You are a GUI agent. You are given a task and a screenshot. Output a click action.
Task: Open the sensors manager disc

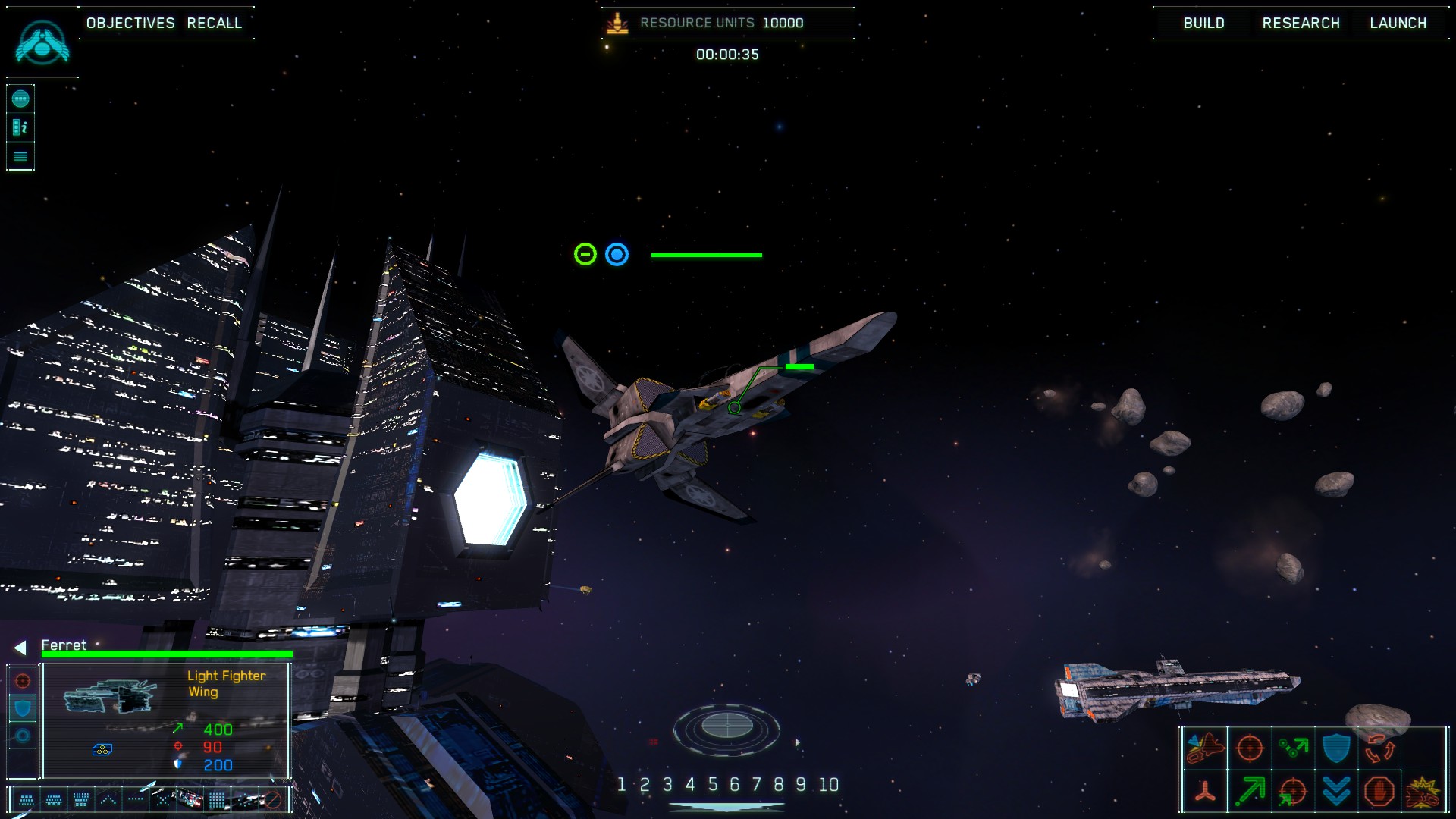[x=726, y=727]
